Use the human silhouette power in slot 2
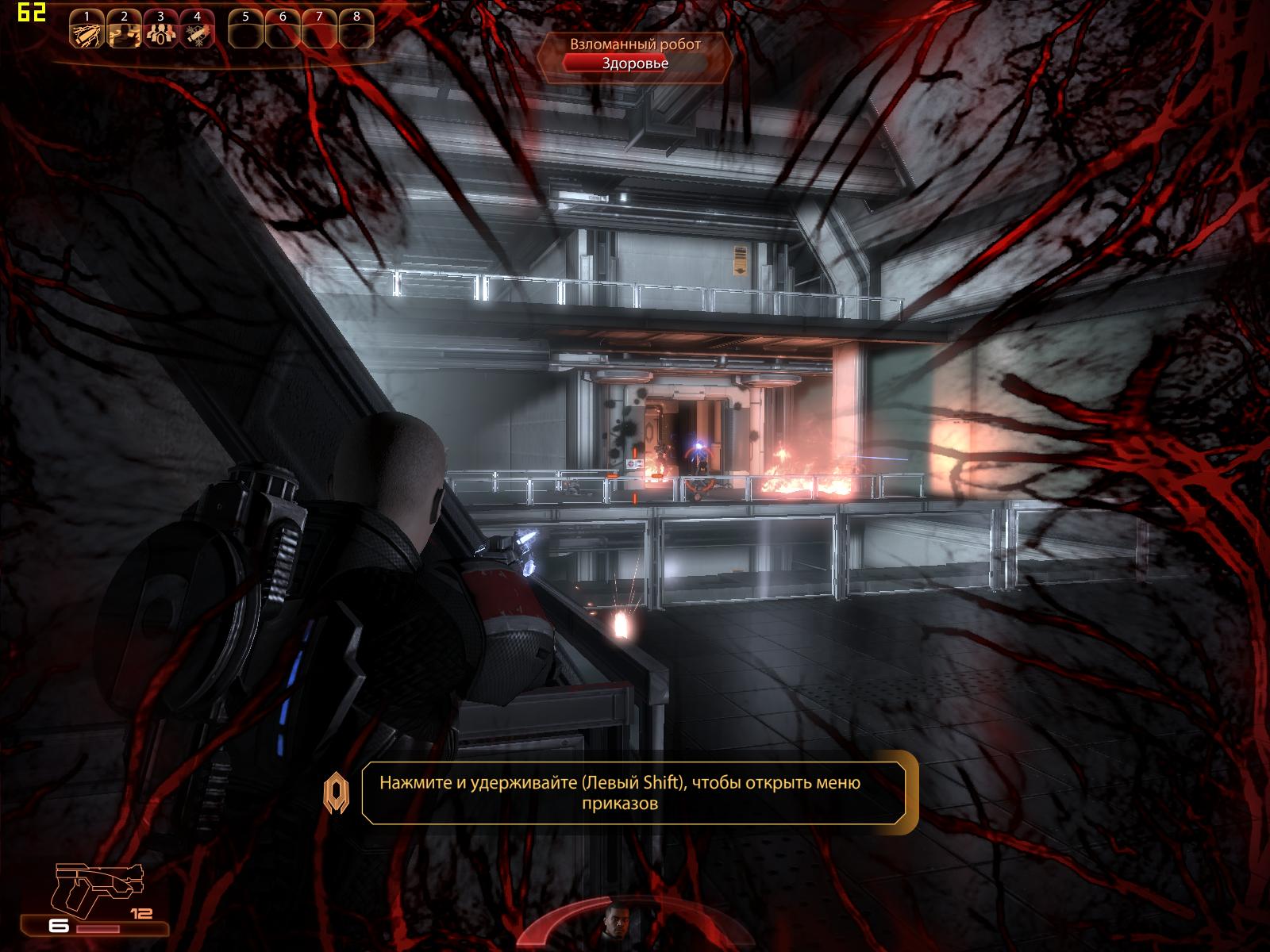This screenshot has height=952, width=1270. click(123, 33)
